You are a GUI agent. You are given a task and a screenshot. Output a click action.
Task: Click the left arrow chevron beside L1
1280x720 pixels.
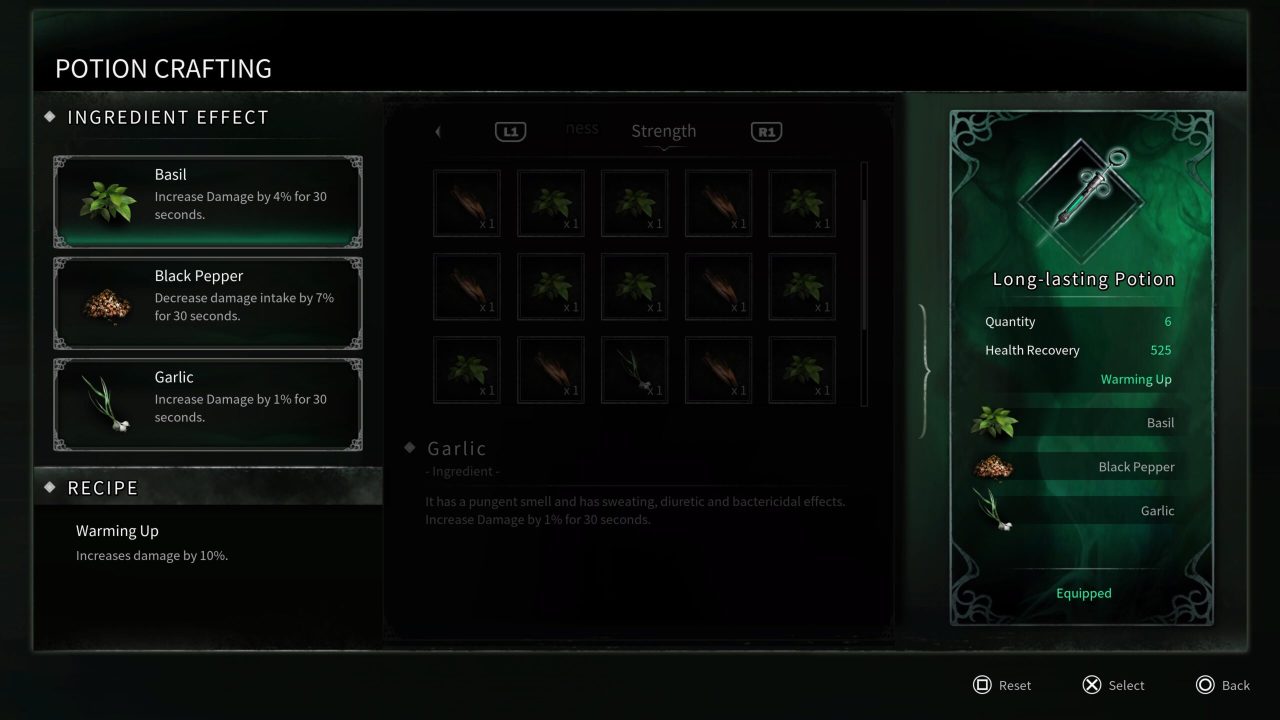pos(438,131)
